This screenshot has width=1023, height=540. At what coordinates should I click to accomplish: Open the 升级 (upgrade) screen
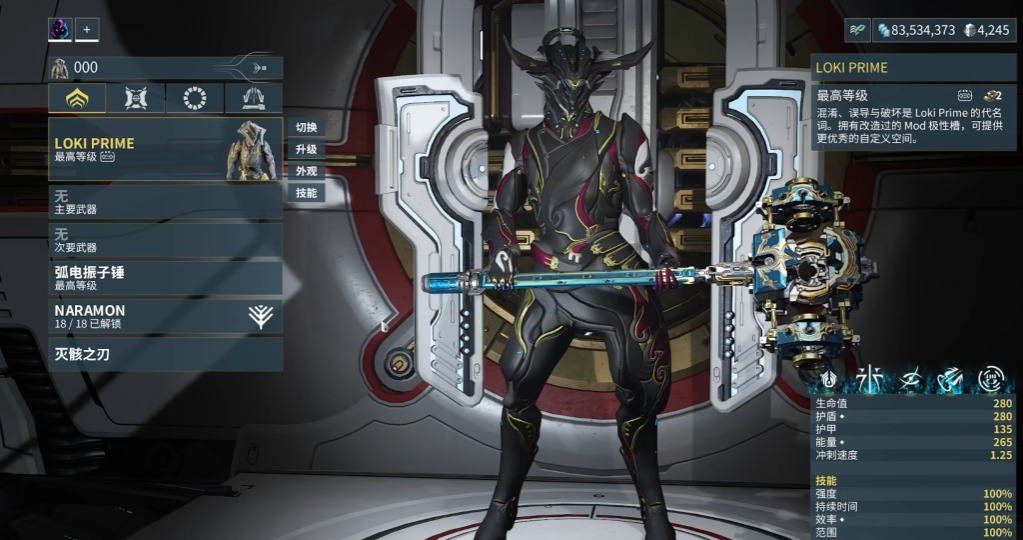coord(306,149)
